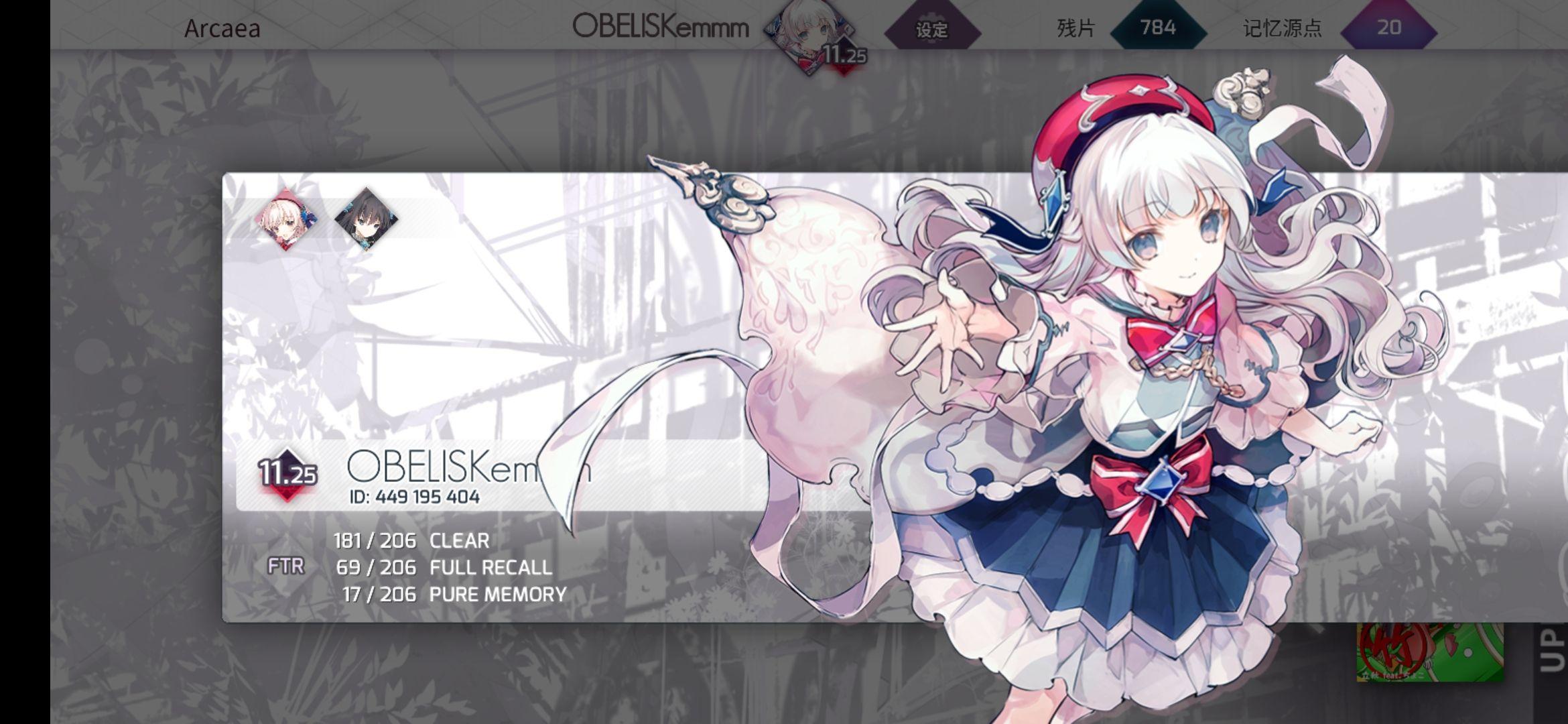Click the 11.25 potential rating badge
This screenshot has width=1568, height=724.
click(x=287, y=474)
